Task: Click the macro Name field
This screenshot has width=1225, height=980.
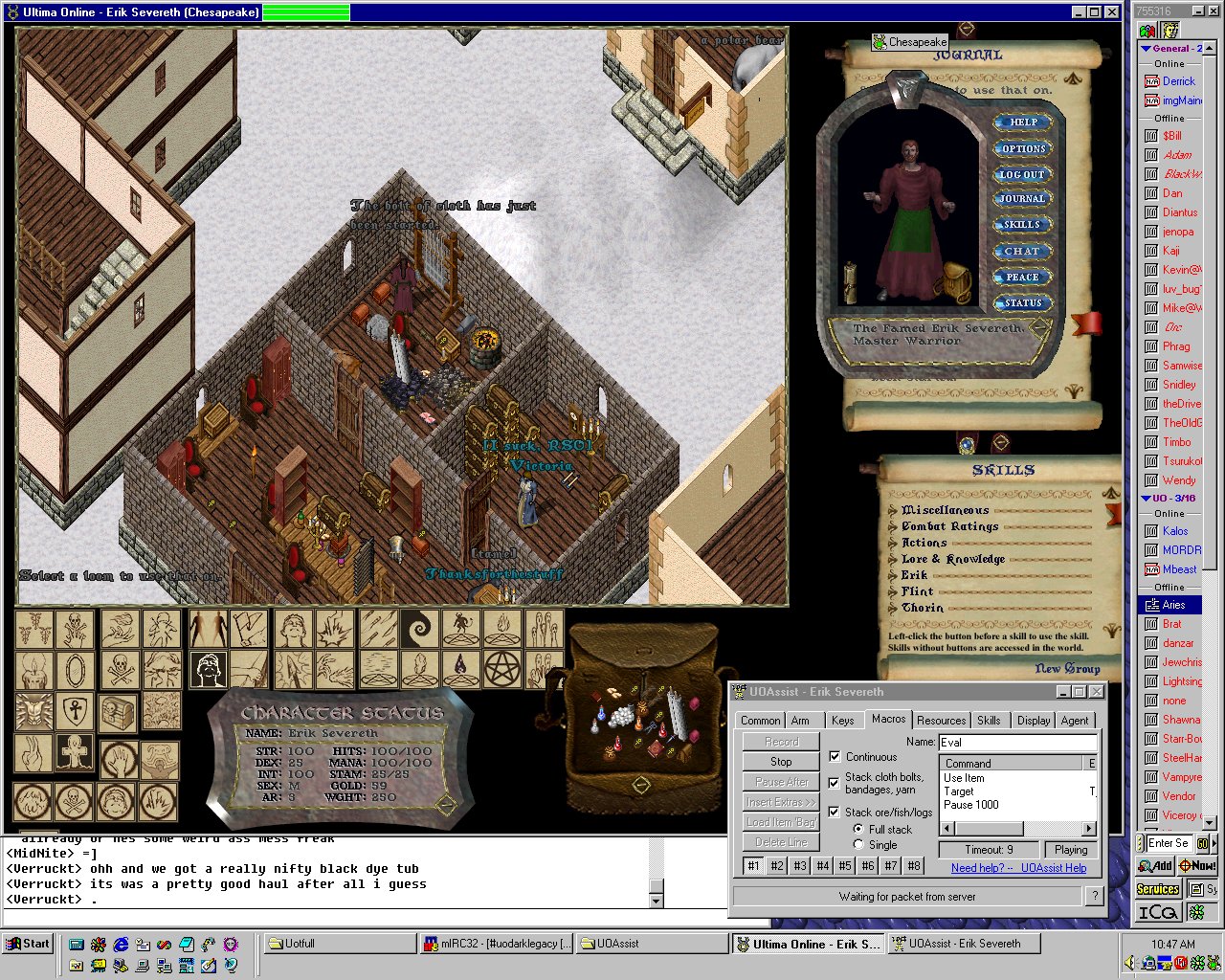Action: click(1017, 743)
